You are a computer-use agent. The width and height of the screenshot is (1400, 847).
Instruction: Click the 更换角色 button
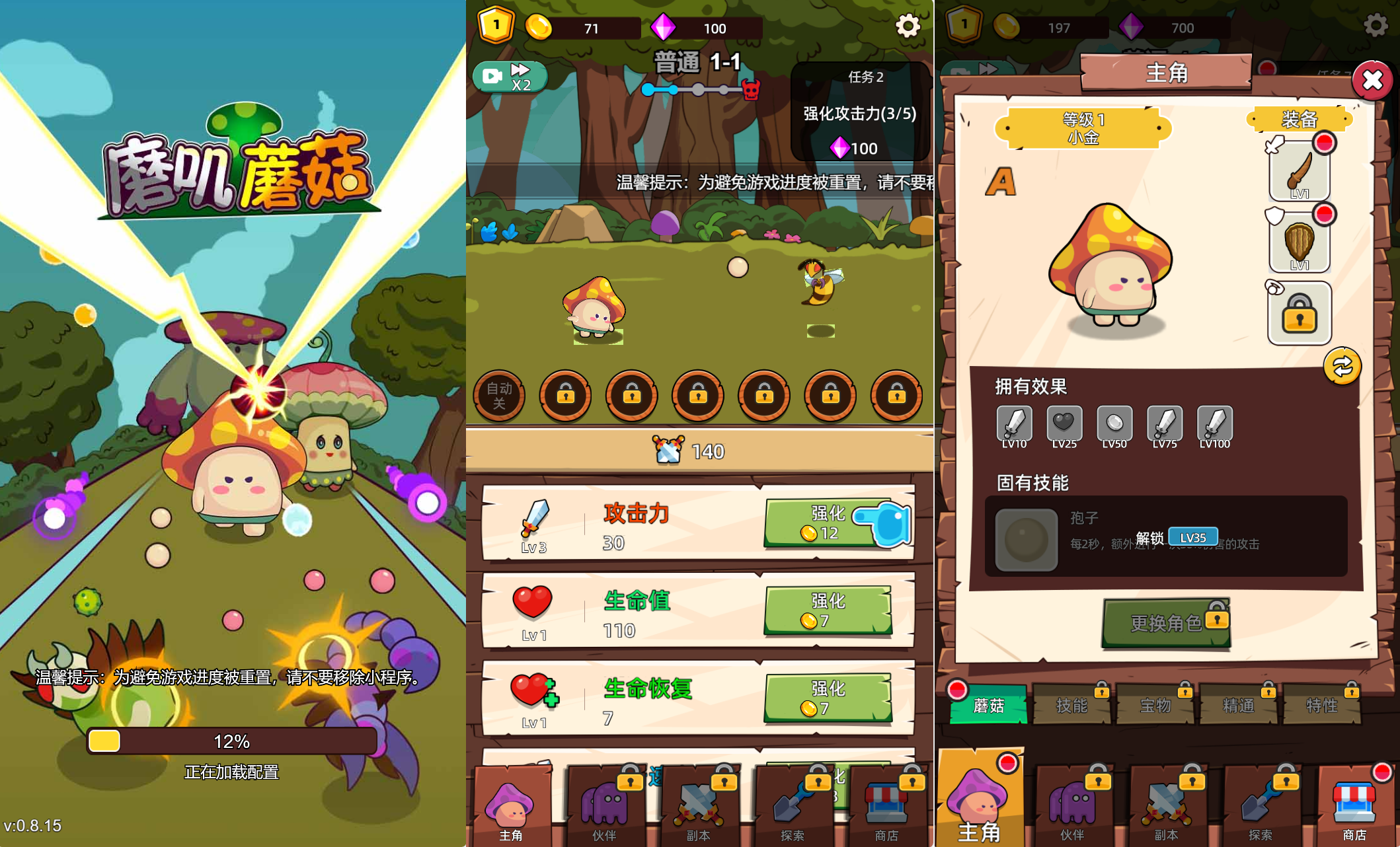1166,622
